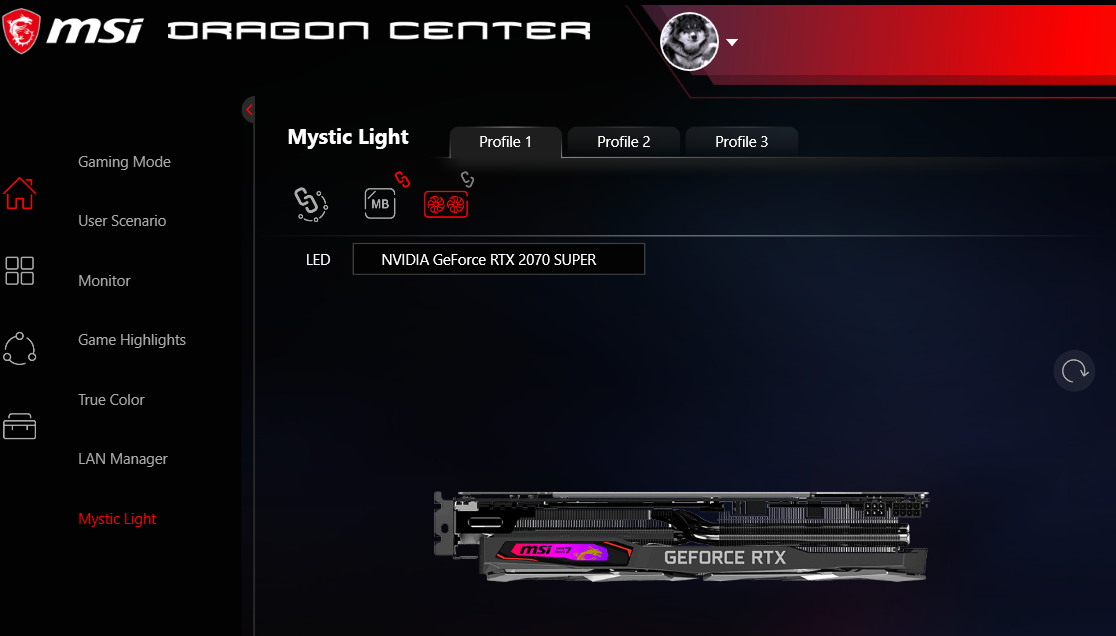Go to Game Highlights
1116x636 pixels.
(132, 340)
